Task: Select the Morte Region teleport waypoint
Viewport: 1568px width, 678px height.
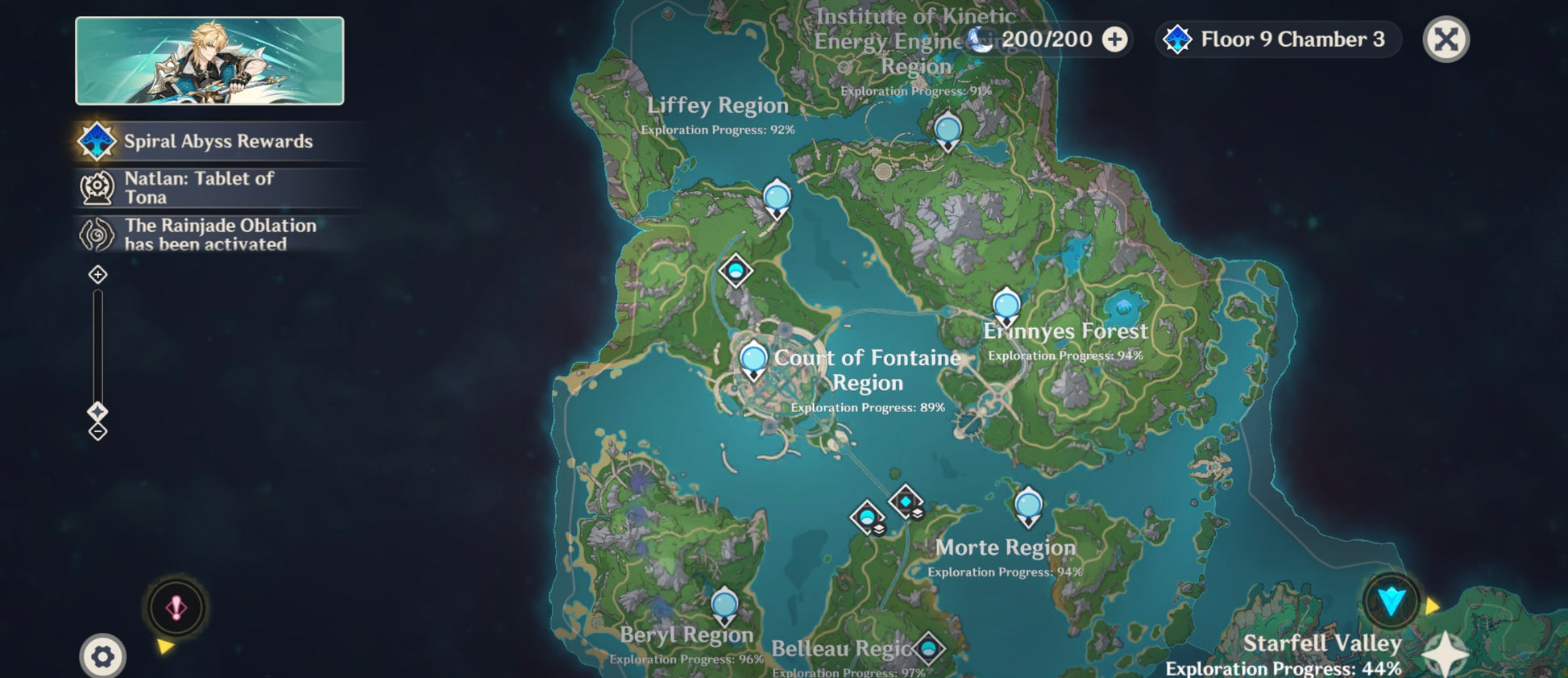Action: pyautogui.click(x=1028, y=507)
